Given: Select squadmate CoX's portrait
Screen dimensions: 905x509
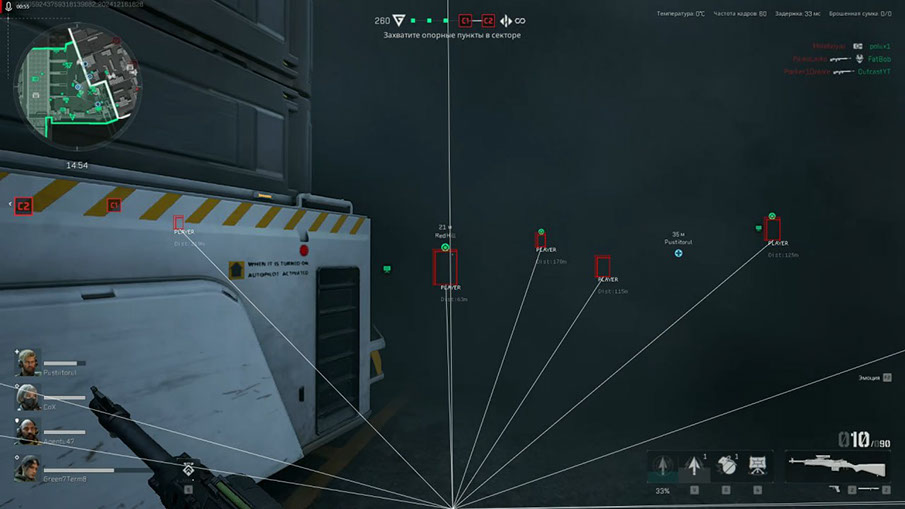Looking at the screenshot, I should pyautogui.click(x=28, y=397).
